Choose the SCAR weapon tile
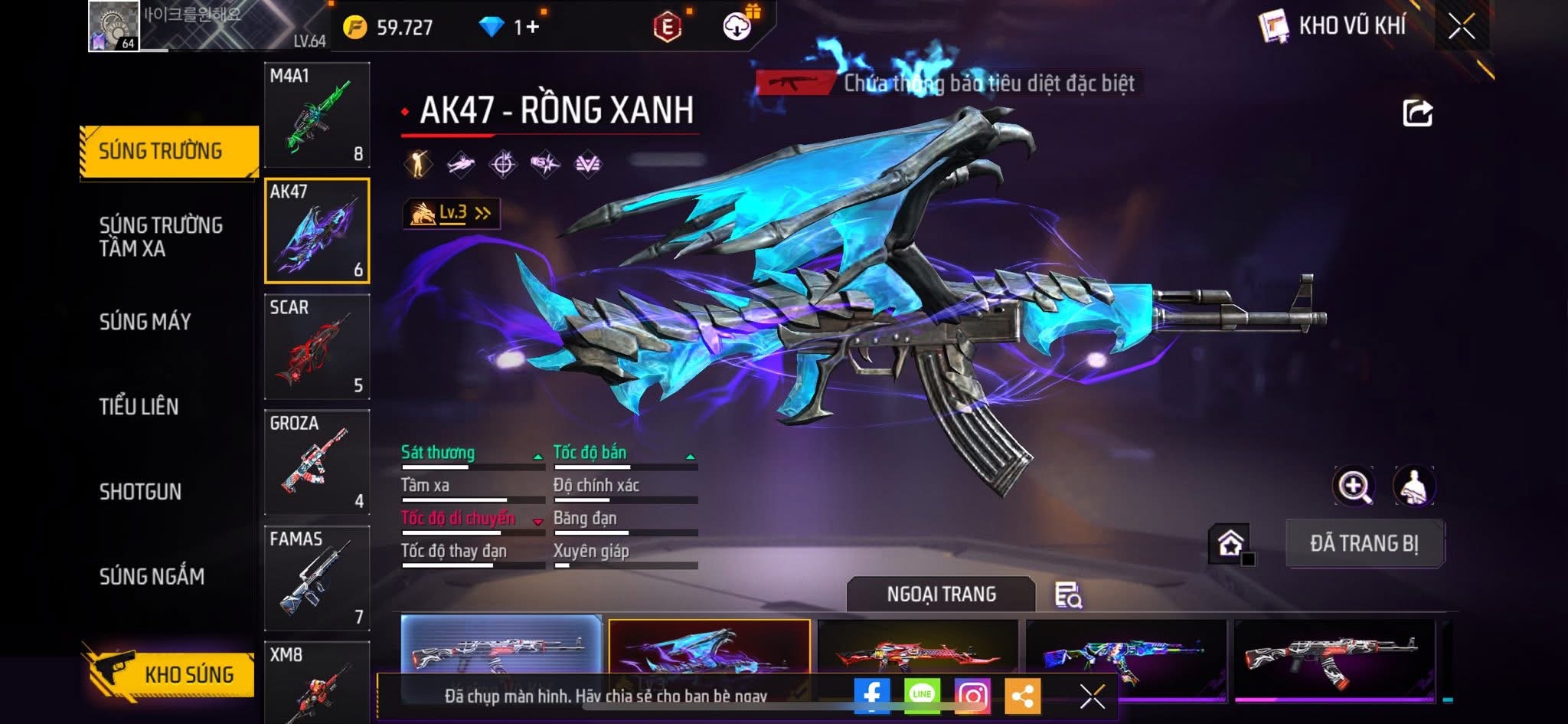 [x=317, y=346]
